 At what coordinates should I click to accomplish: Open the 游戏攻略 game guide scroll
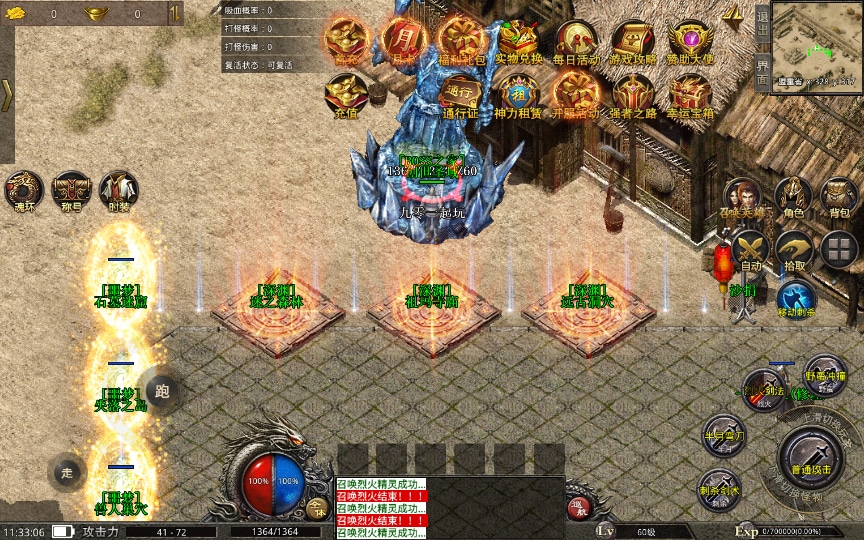click(x=633, y=40)
